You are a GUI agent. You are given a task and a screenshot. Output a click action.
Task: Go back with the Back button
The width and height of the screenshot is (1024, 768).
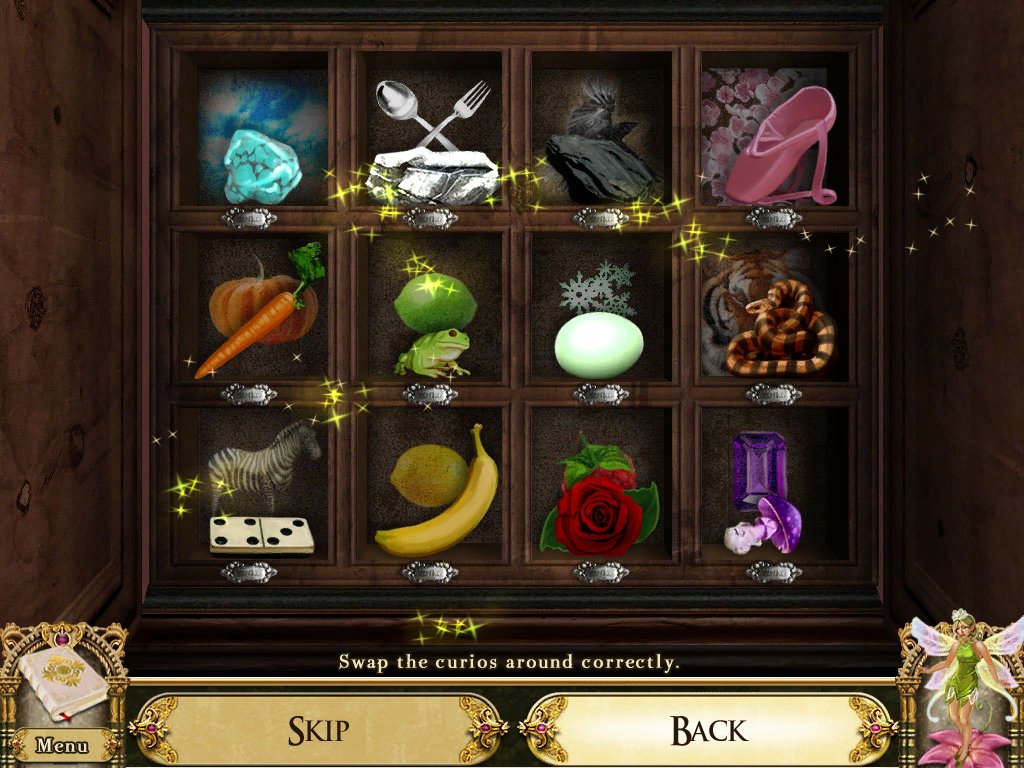click(708, 730)
